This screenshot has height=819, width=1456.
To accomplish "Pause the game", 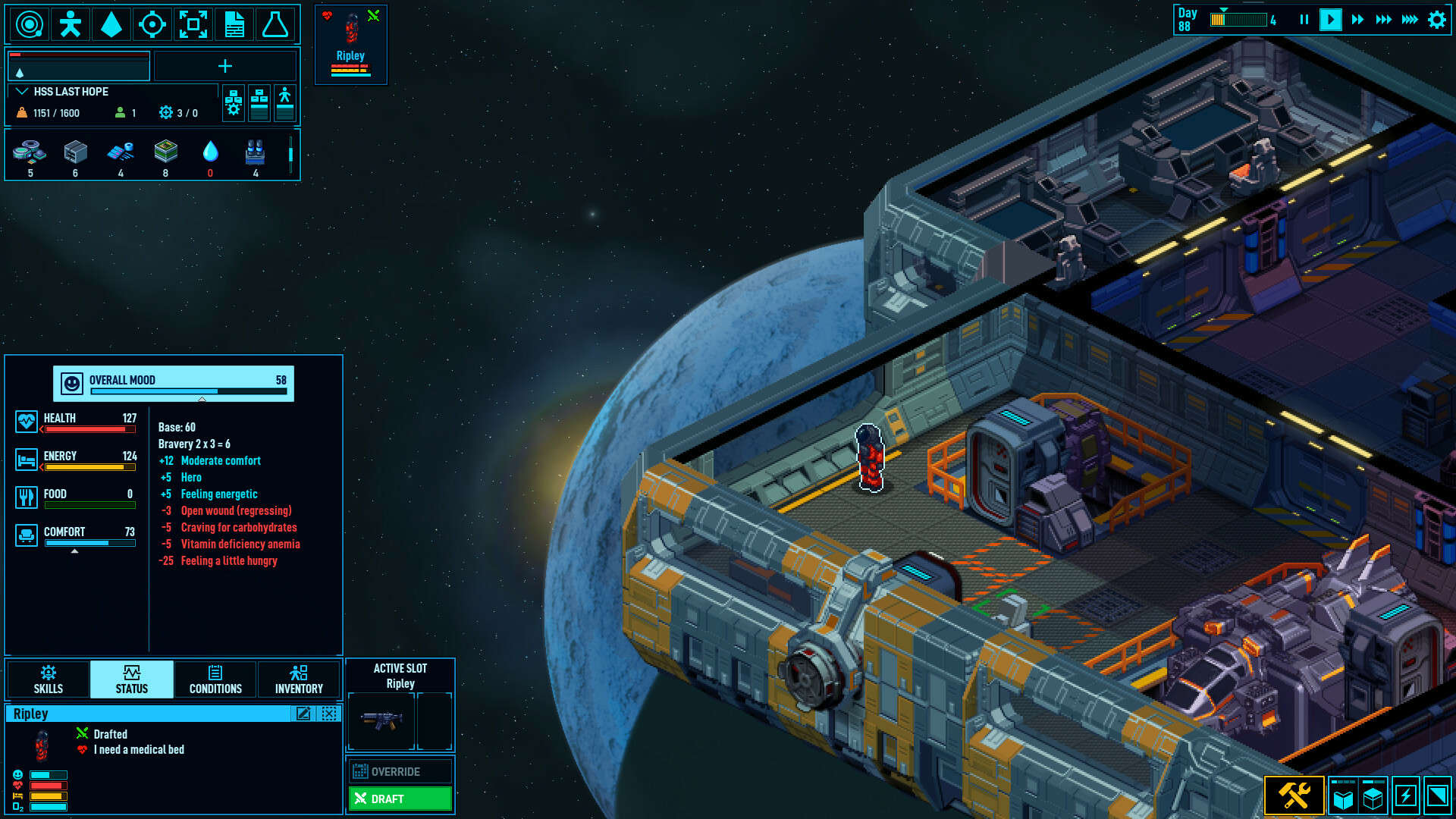I will click(x=1304, y=20).
